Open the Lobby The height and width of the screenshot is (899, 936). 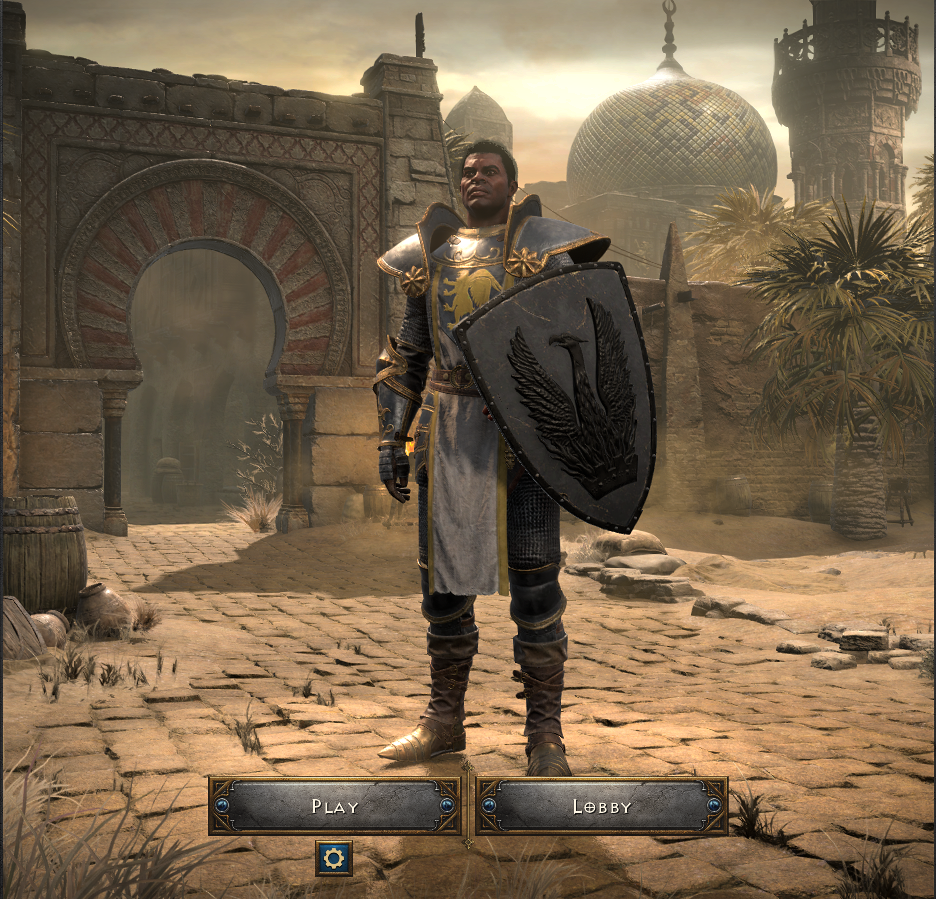click(x=602, y=806)
